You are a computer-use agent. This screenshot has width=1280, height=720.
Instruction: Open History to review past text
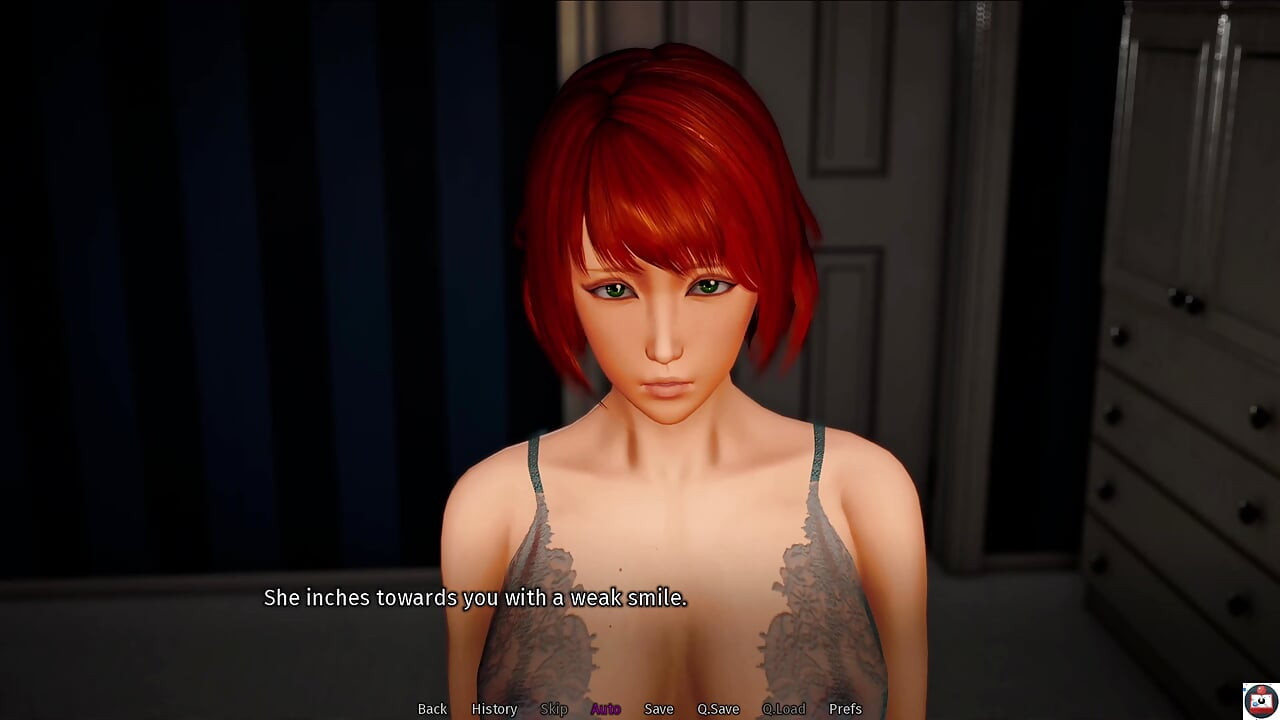(x=494, y=709)
